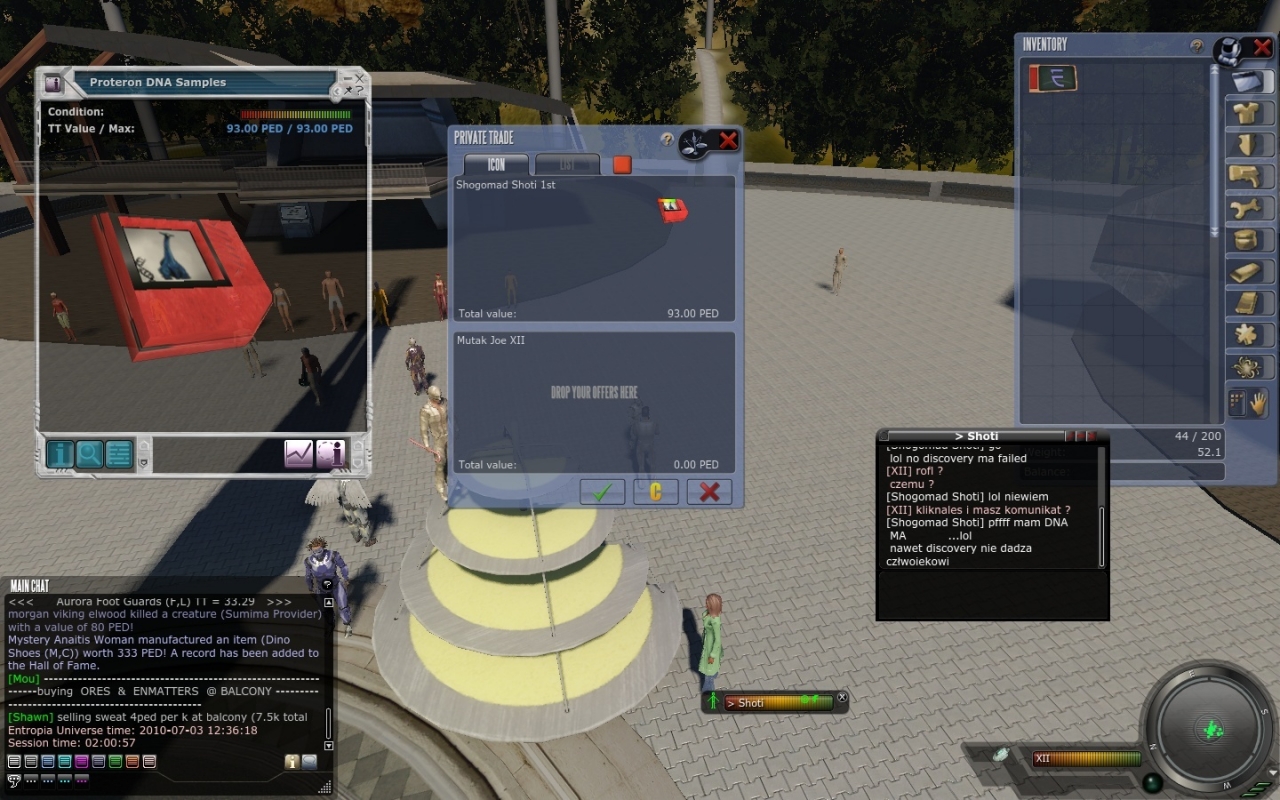Close the Shoti target bar

[x=842, y=698]
